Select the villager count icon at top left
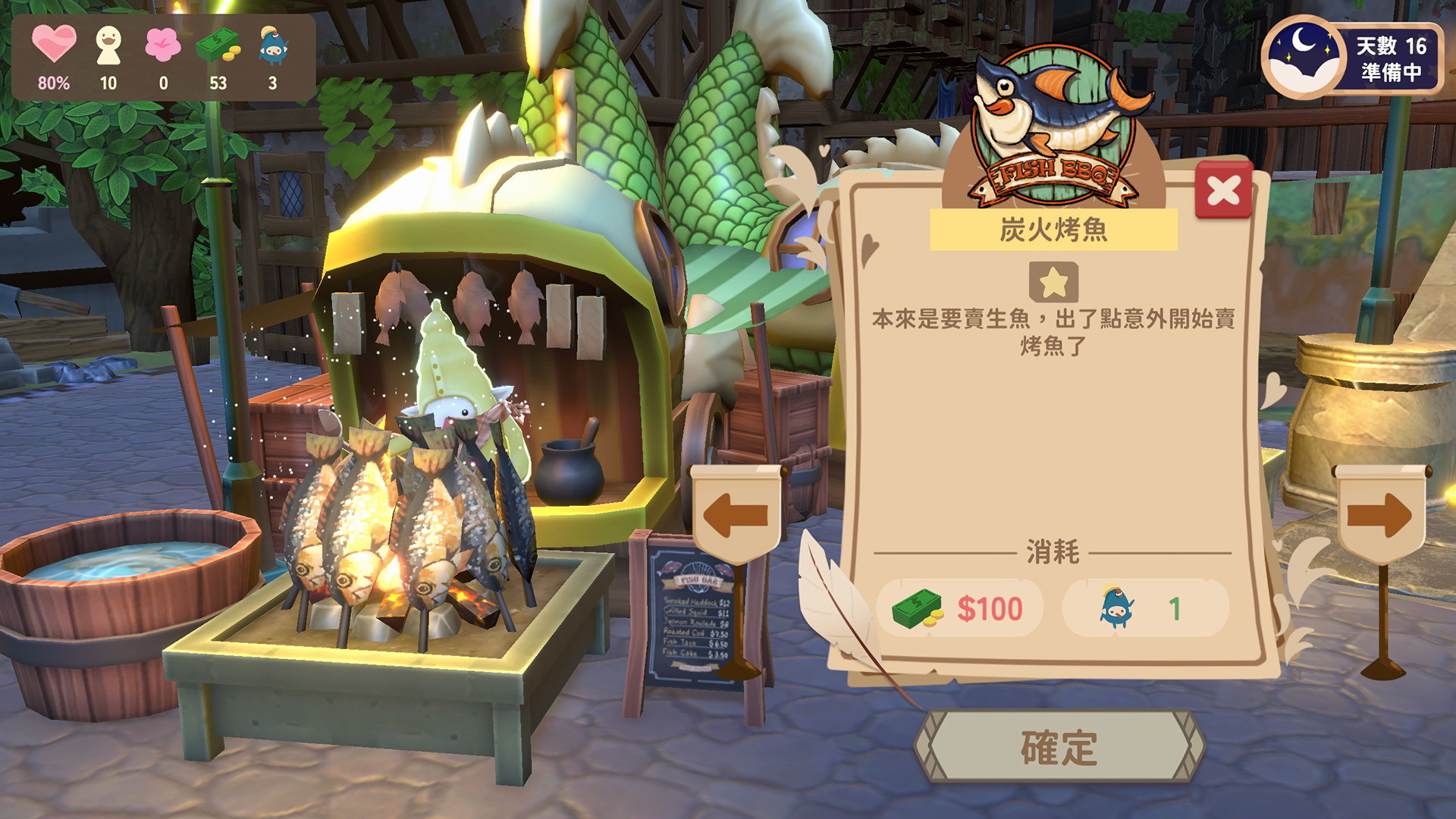Screen dimensions: 1456x819 108,44
